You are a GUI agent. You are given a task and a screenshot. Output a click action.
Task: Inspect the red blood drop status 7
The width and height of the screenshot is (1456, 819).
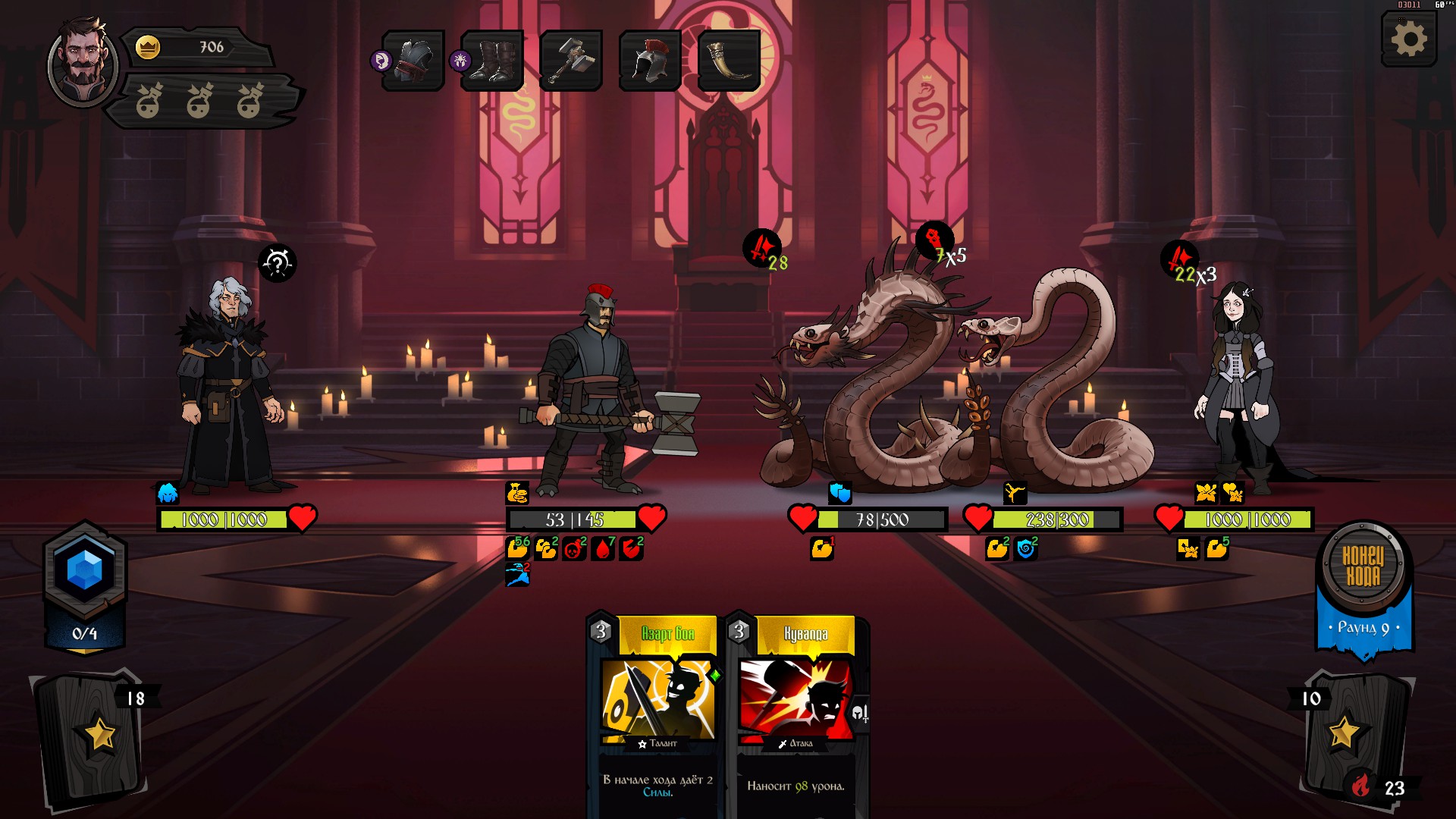coord(604,548)
